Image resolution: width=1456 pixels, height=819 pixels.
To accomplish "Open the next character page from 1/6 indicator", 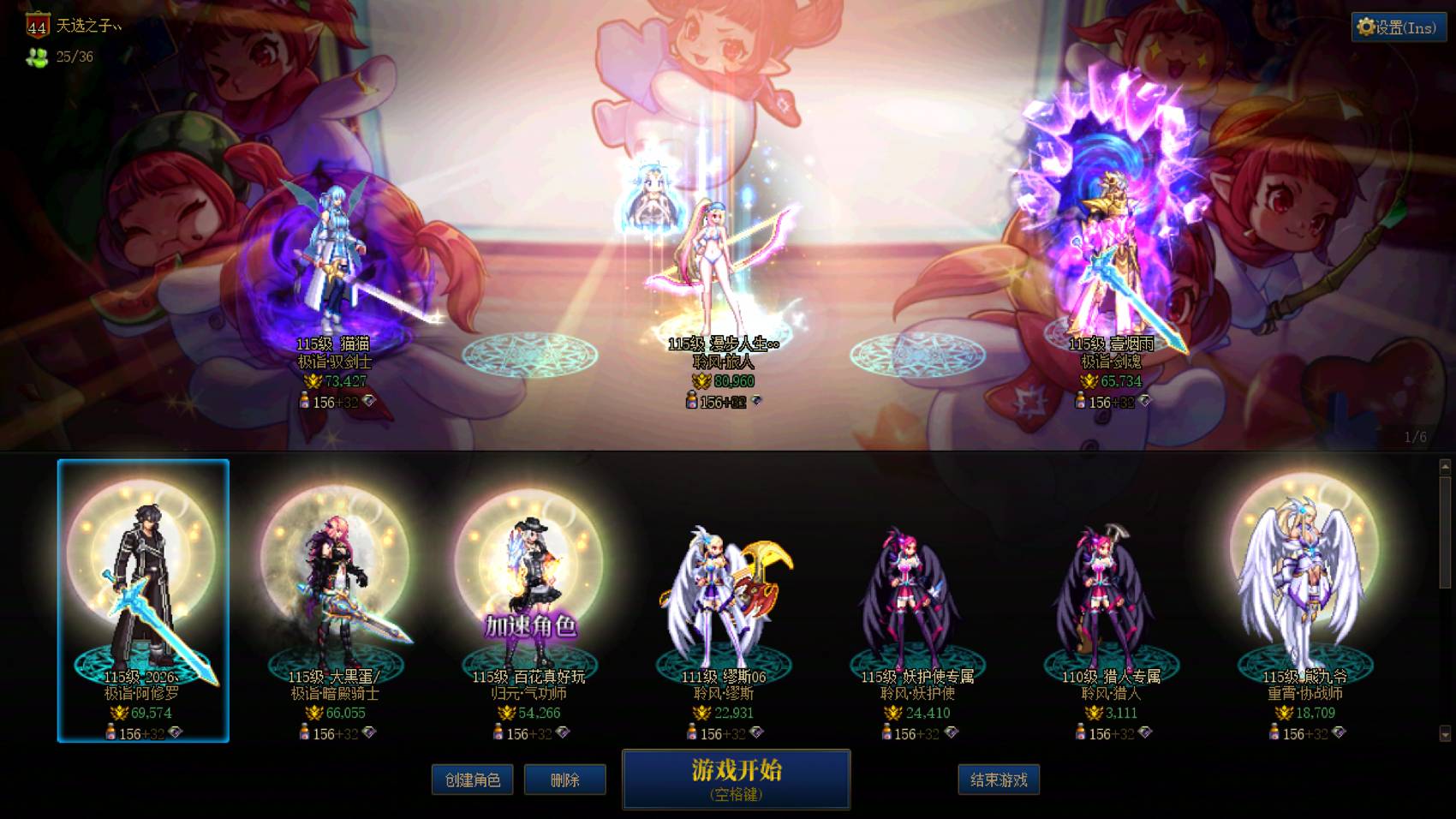I will click(1413, 436).
